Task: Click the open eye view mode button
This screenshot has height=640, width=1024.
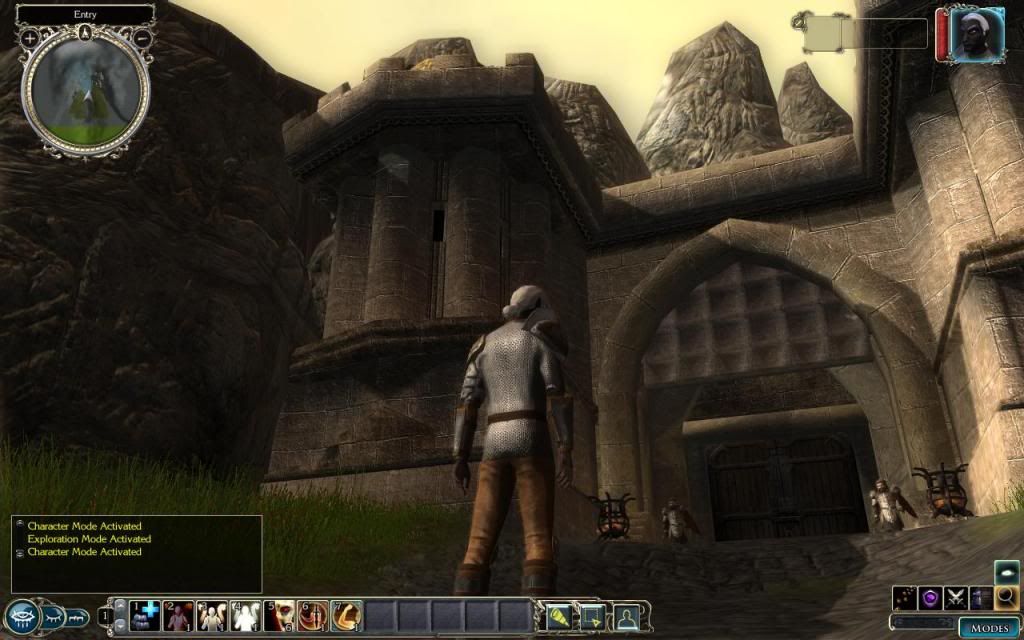Action: (22, 617)
